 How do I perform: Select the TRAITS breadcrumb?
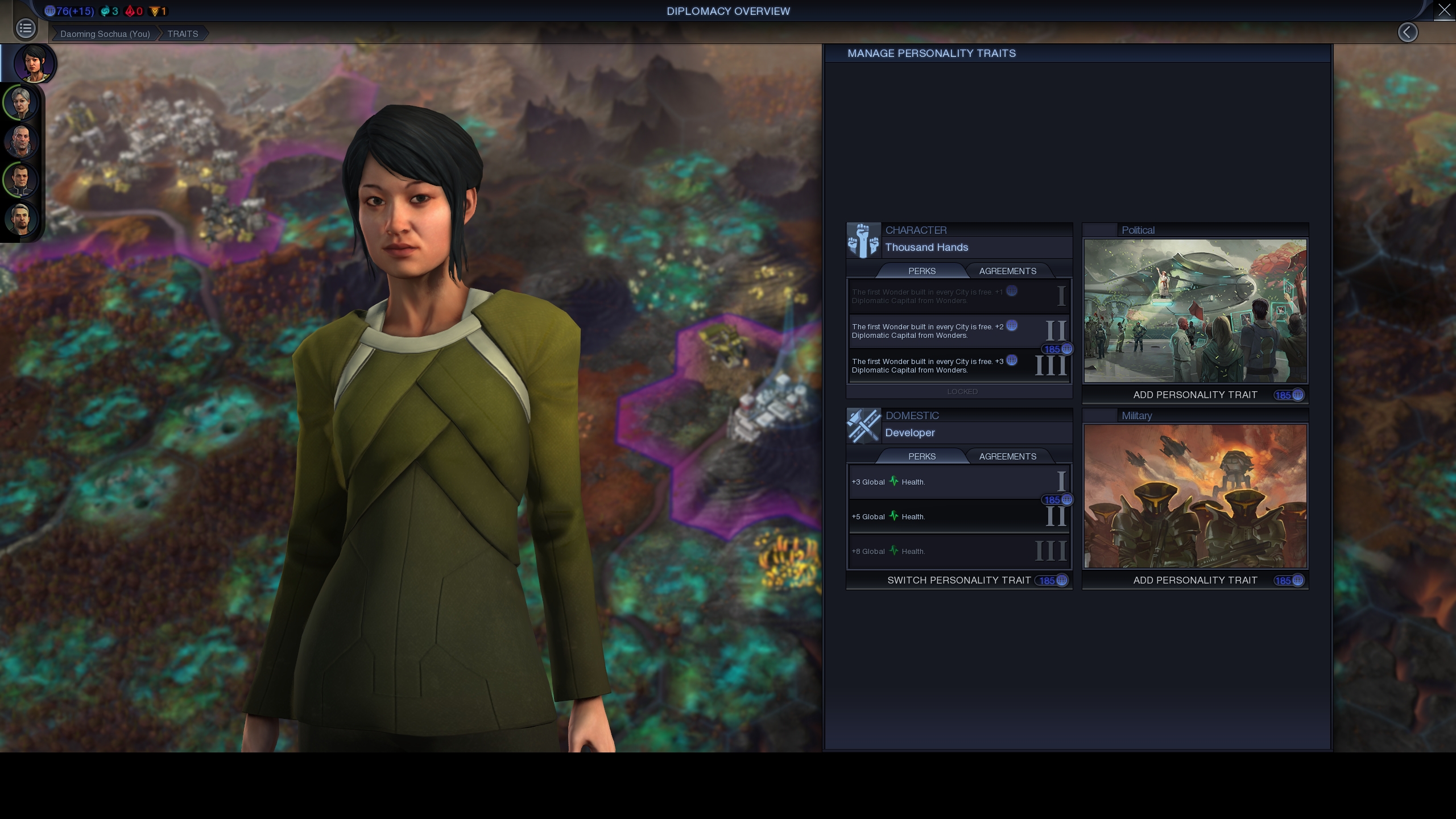tap(183, 34)
